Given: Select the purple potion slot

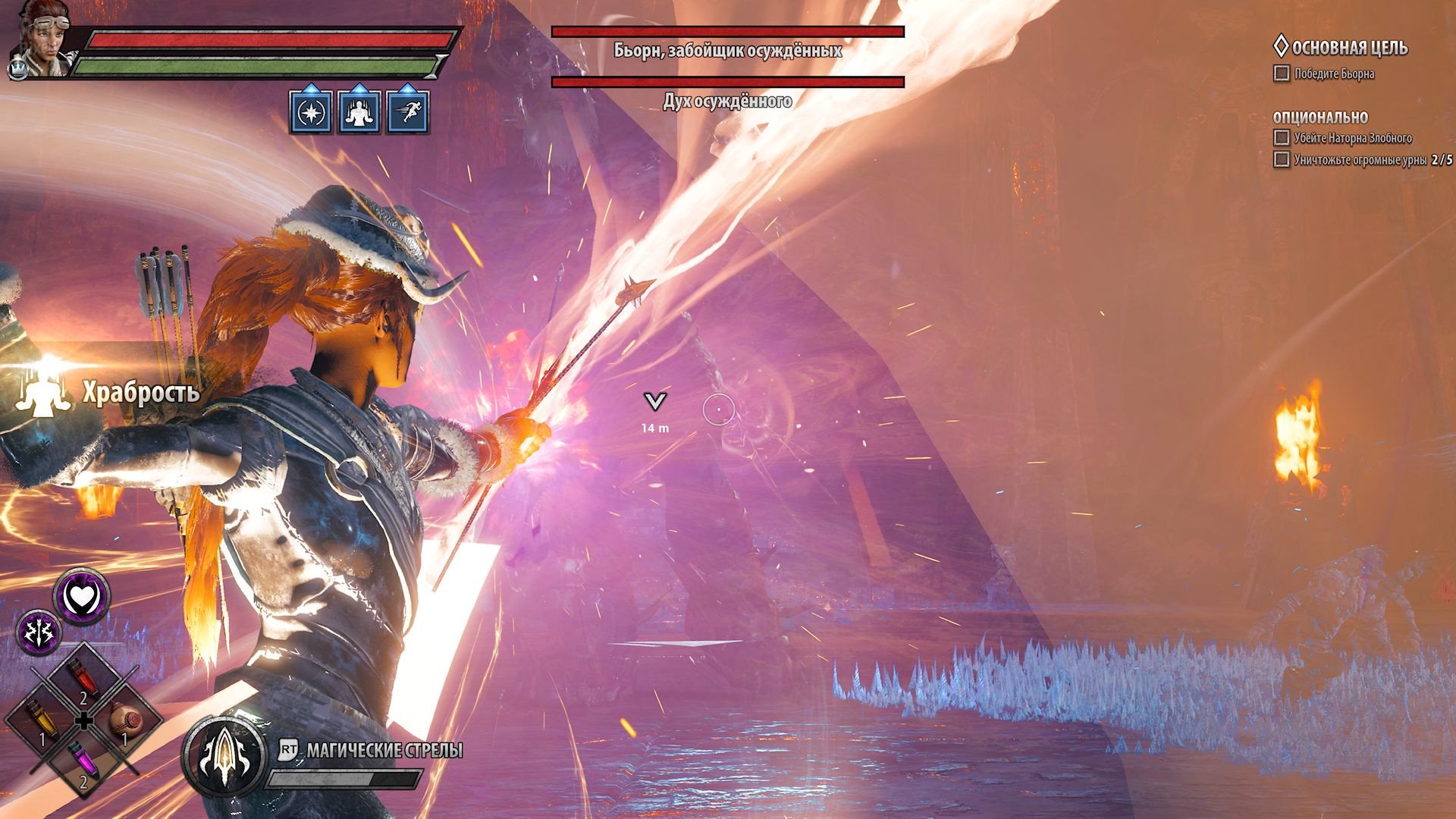Looking at the screenshot, I should pyautogui.click(x=82, y=762).
